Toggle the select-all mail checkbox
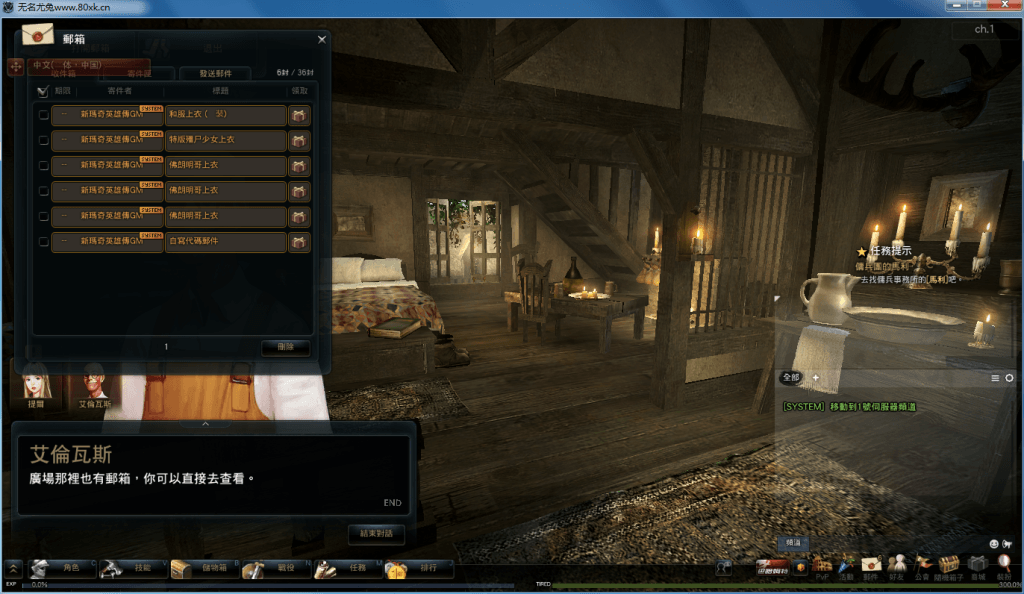 [42, 91]
